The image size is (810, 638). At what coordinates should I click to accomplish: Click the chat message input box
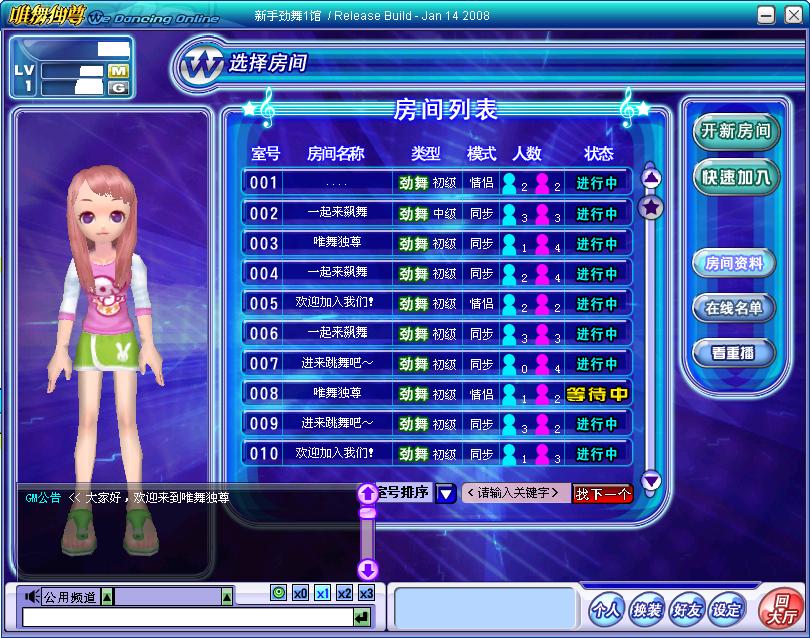(x=186, y=619)
